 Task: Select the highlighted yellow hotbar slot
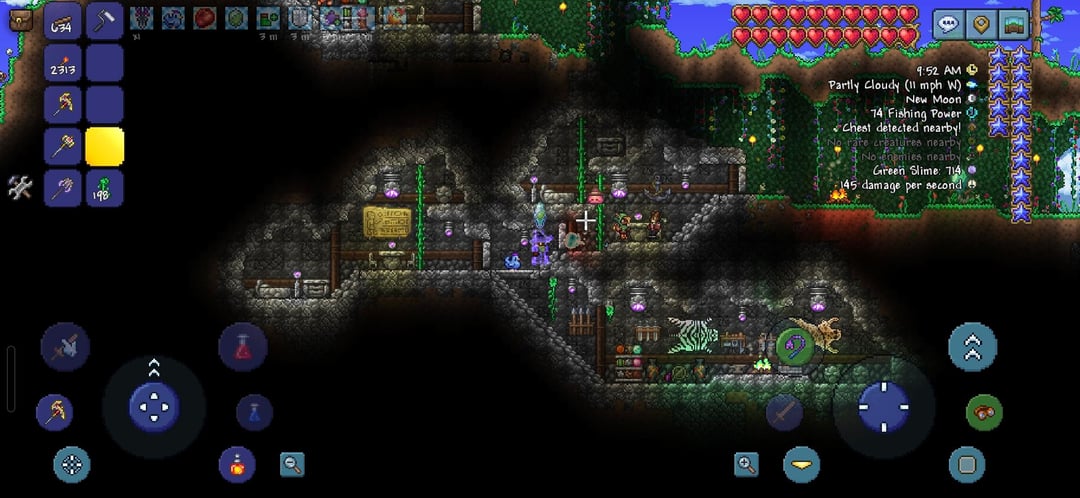(104, 146)
